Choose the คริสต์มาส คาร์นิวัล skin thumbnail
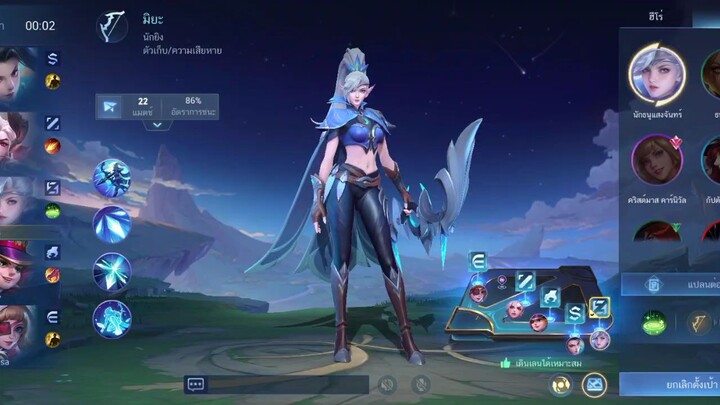720x405 pixels. coord(656,158)
